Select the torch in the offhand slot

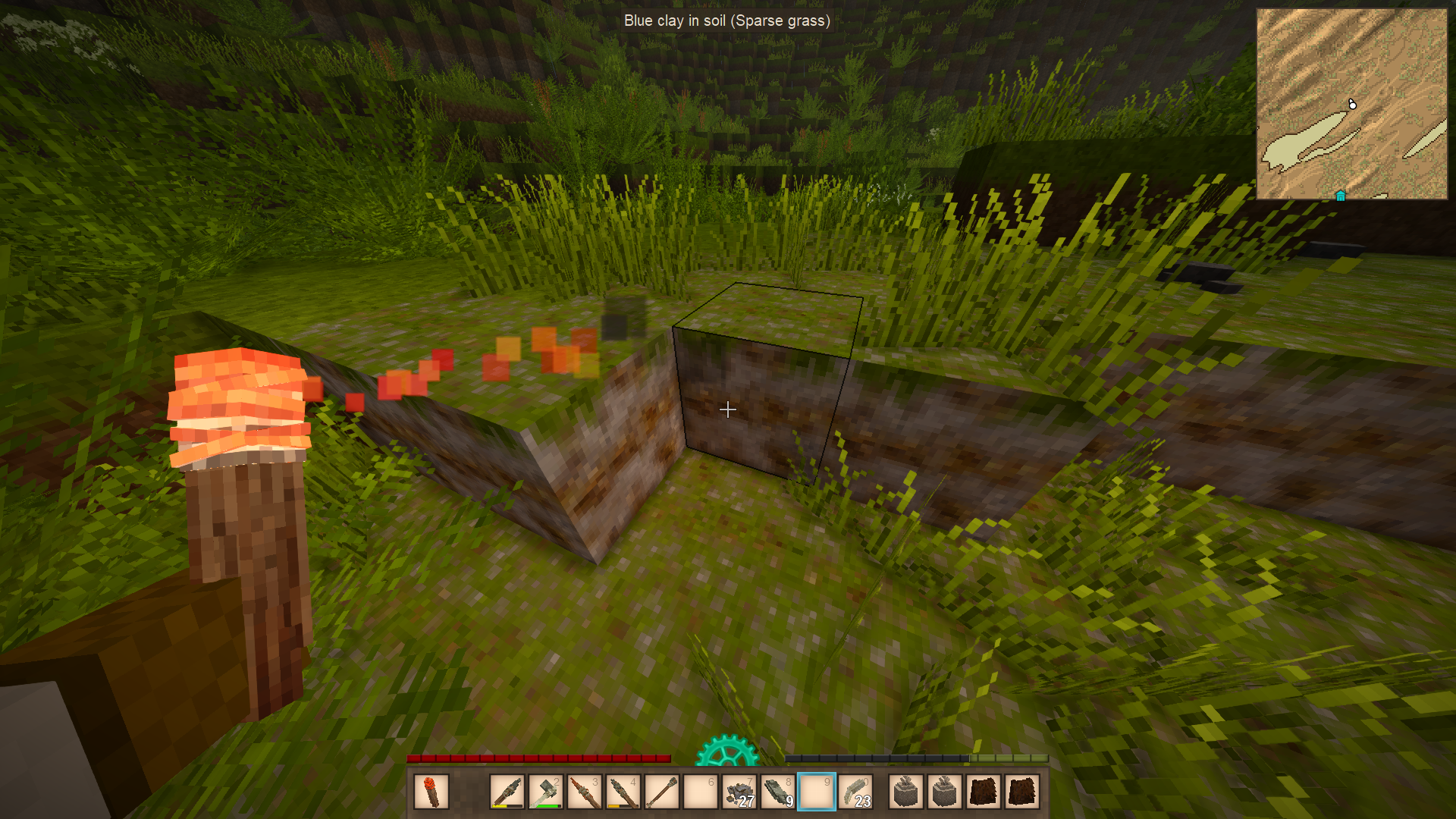point(431,792)
